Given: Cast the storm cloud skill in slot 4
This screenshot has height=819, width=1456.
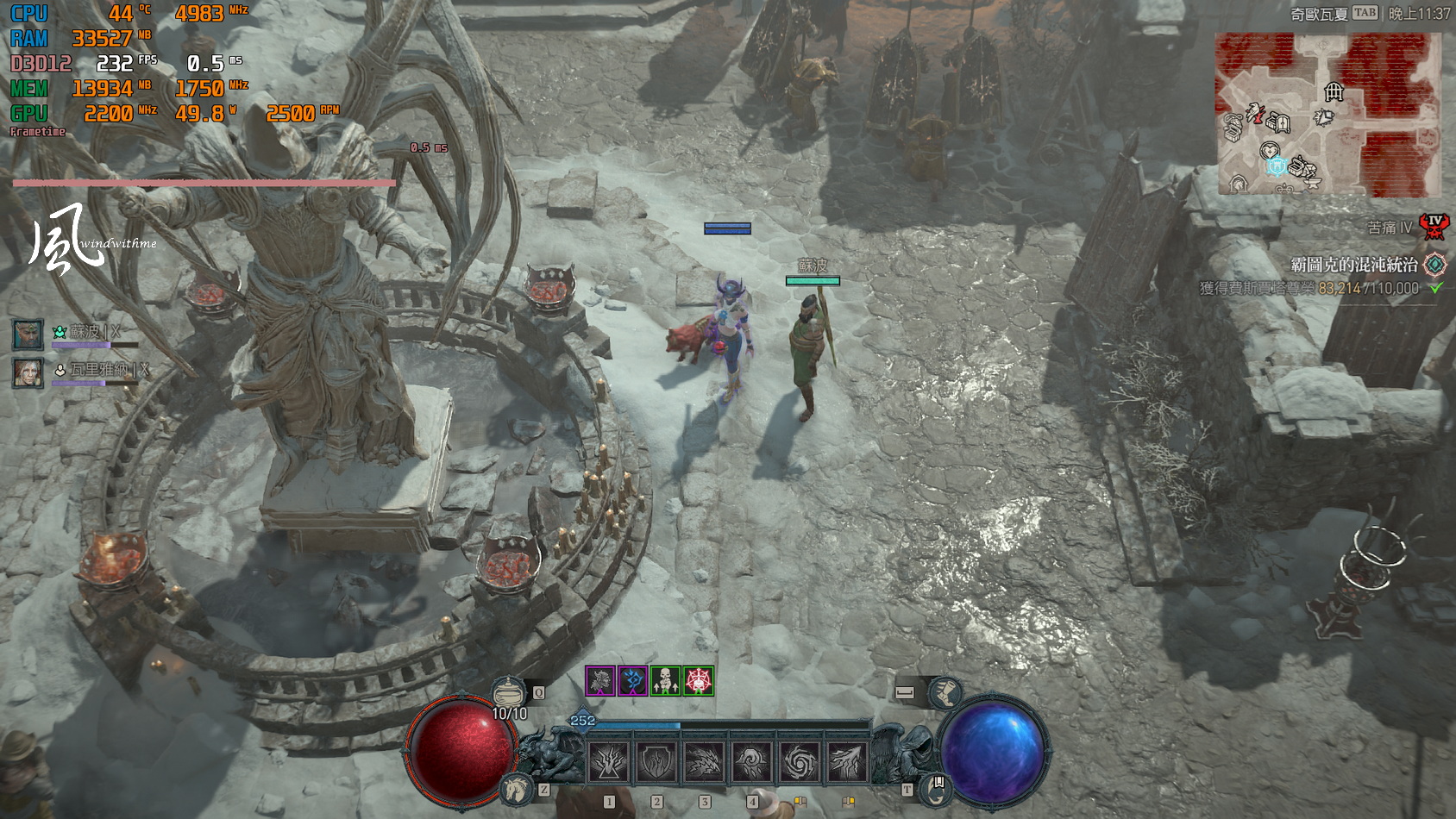Looking at the screenshot, I should coord(751,761).
